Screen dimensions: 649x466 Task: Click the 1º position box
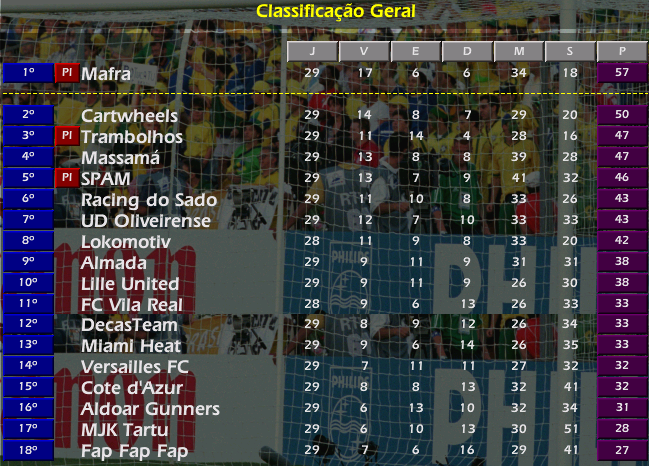(x=28, y=73)
